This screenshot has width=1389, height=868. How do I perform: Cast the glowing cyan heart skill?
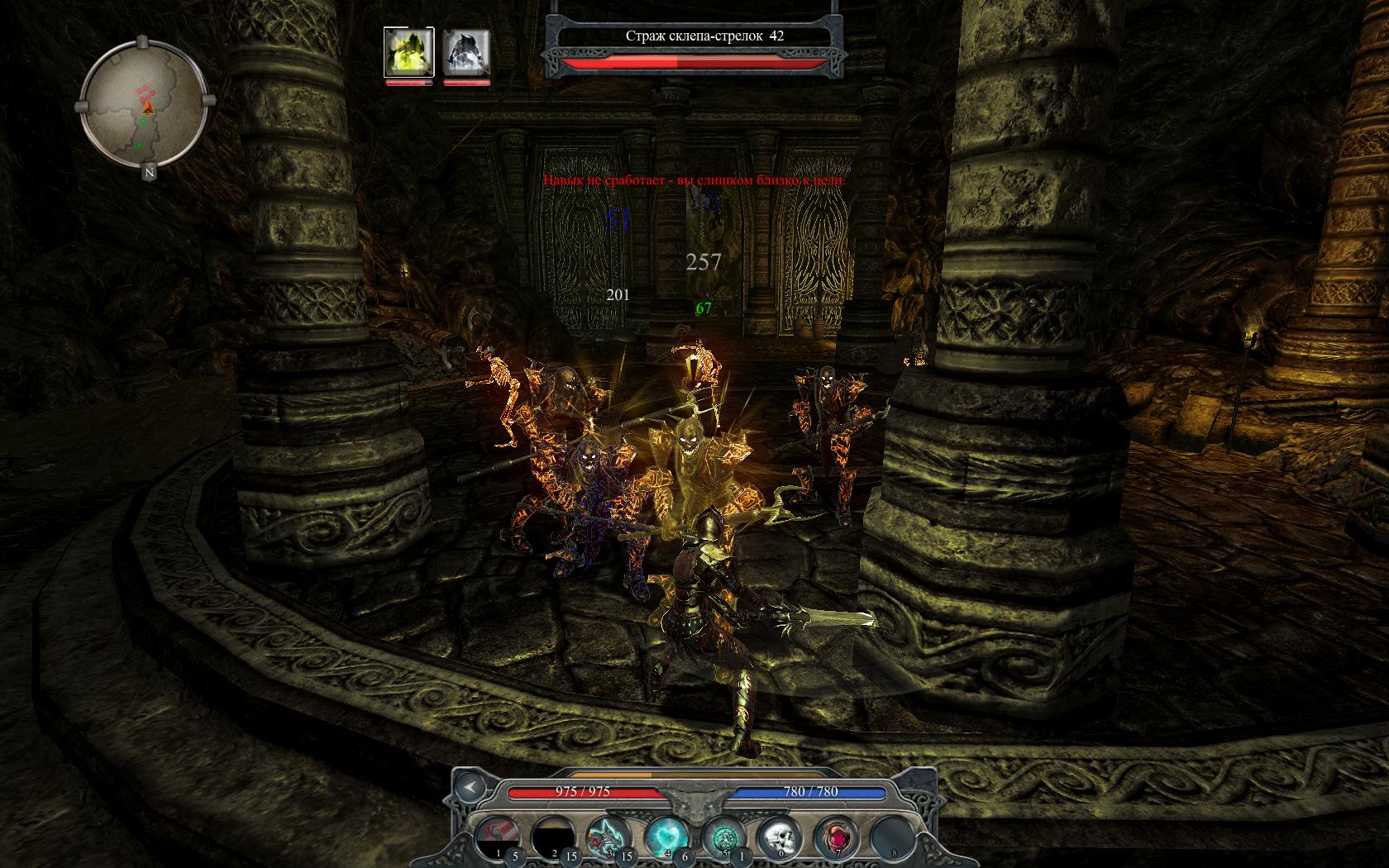coord(666,835)
